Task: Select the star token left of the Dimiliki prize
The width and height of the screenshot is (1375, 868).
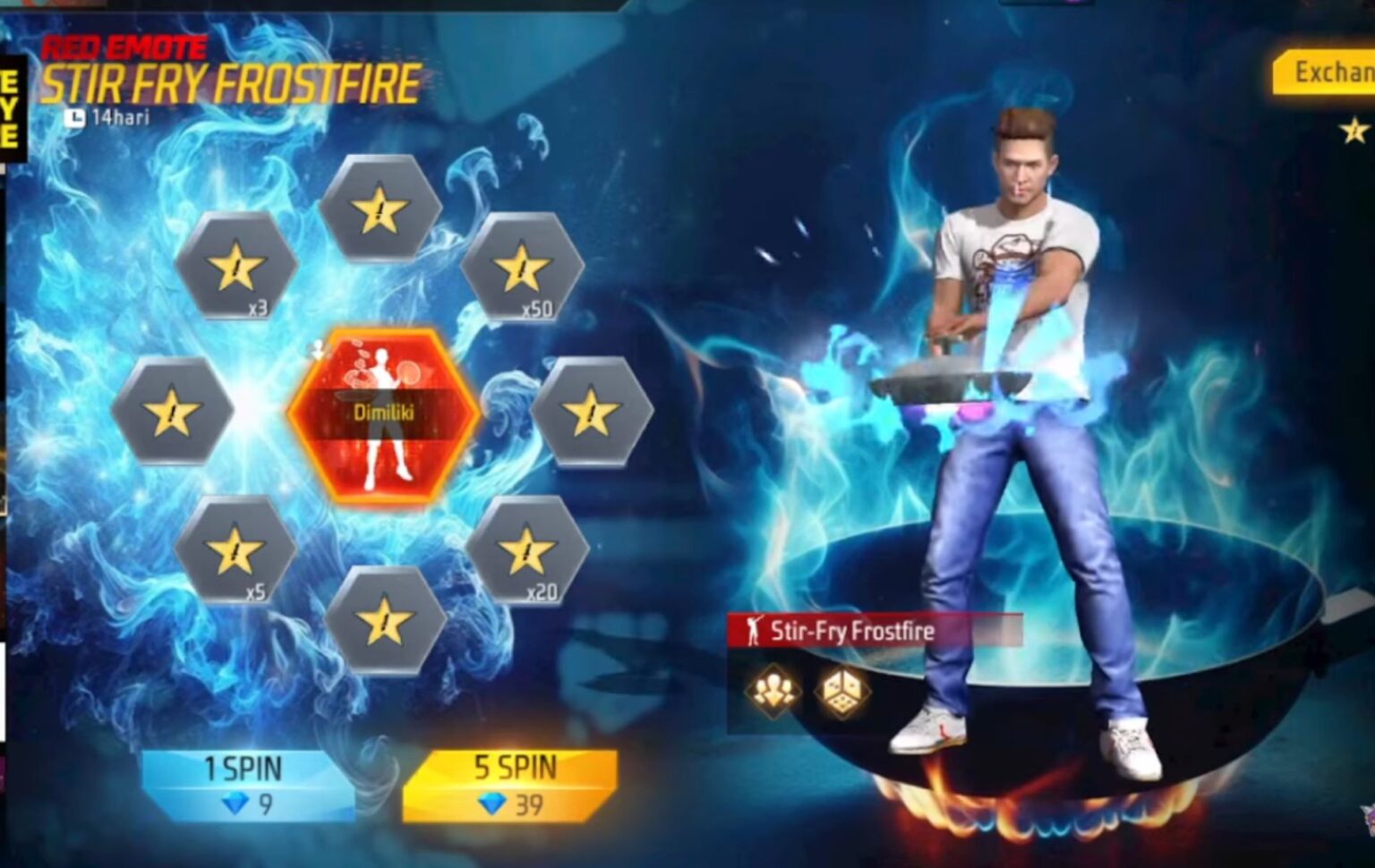Action: click(172, 411)
